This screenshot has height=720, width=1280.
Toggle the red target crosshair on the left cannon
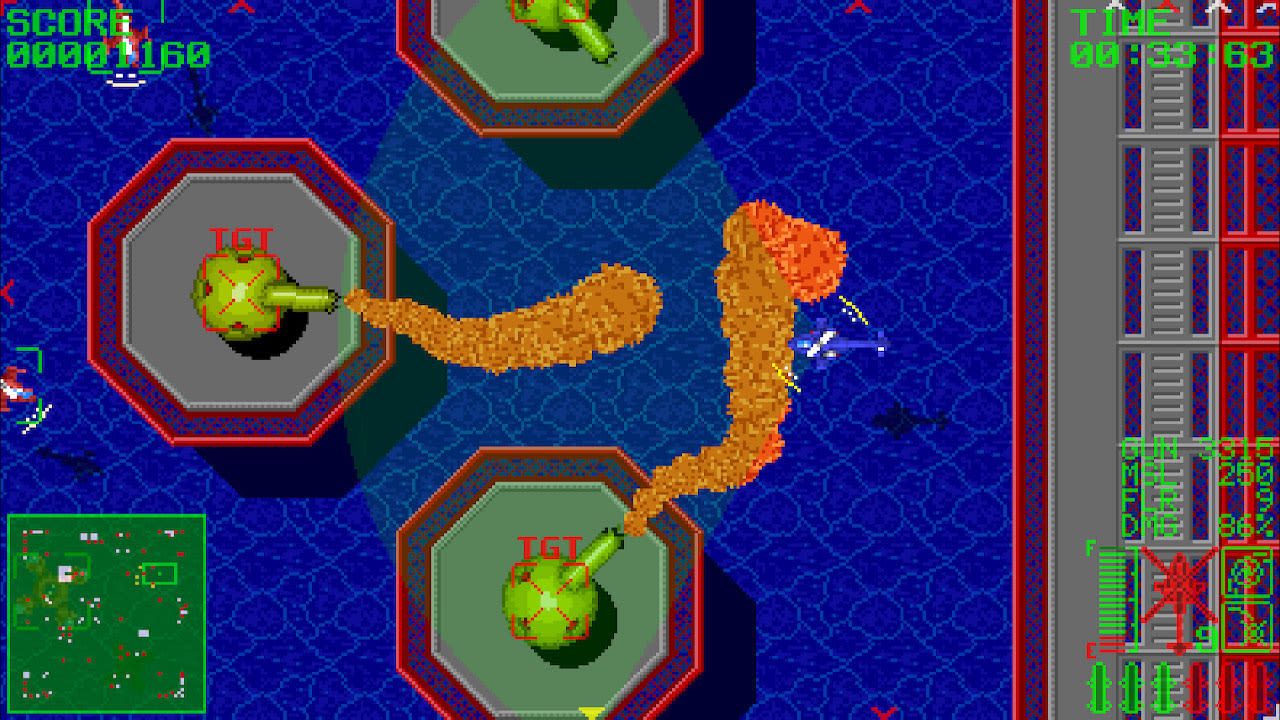point(240,290)
